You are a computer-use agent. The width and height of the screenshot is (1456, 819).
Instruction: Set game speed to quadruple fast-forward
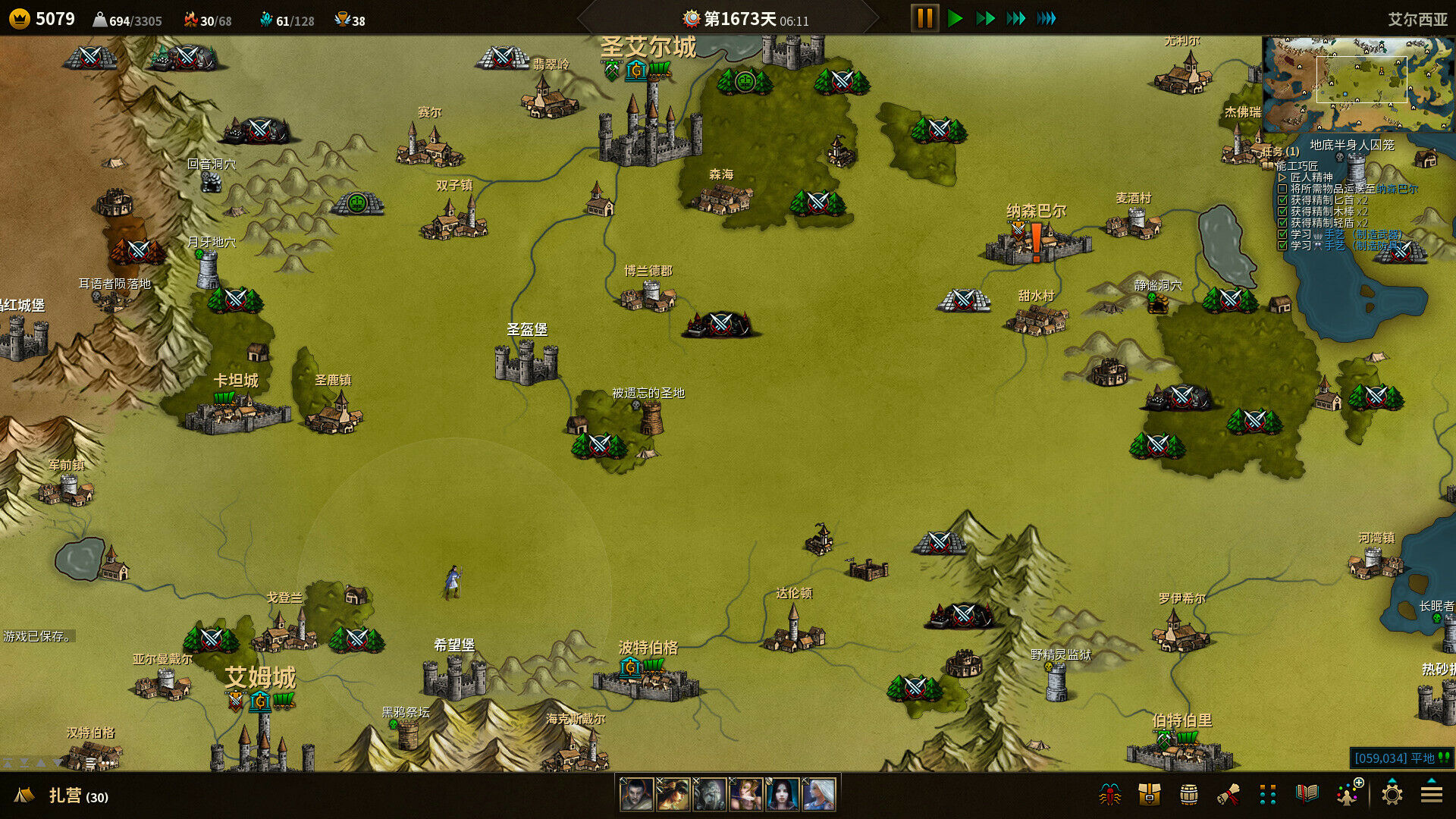pyautogui.click(x=1046, y=18)
